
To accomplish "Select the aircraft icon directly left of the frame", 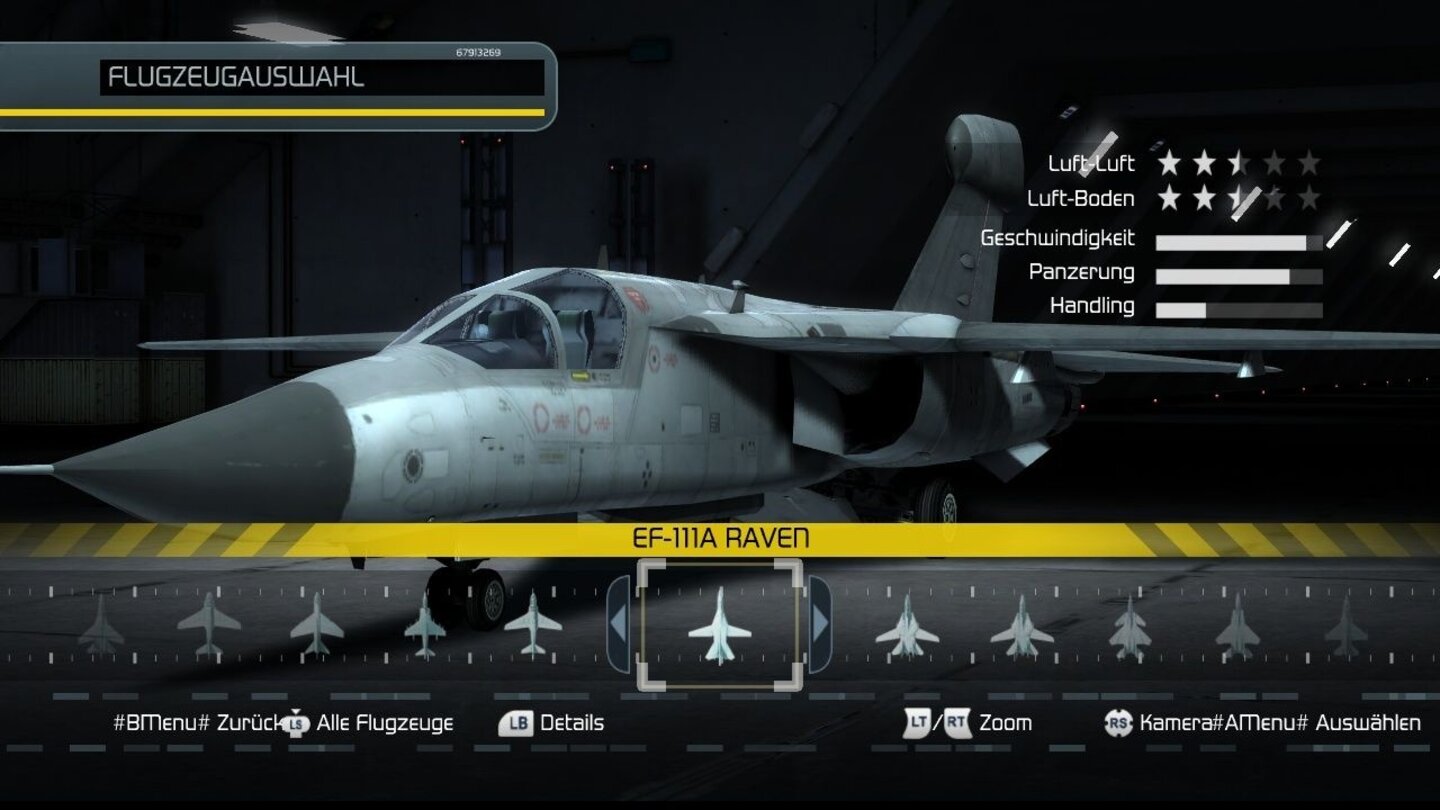I will pyautogui.click(x=532, y=625).
